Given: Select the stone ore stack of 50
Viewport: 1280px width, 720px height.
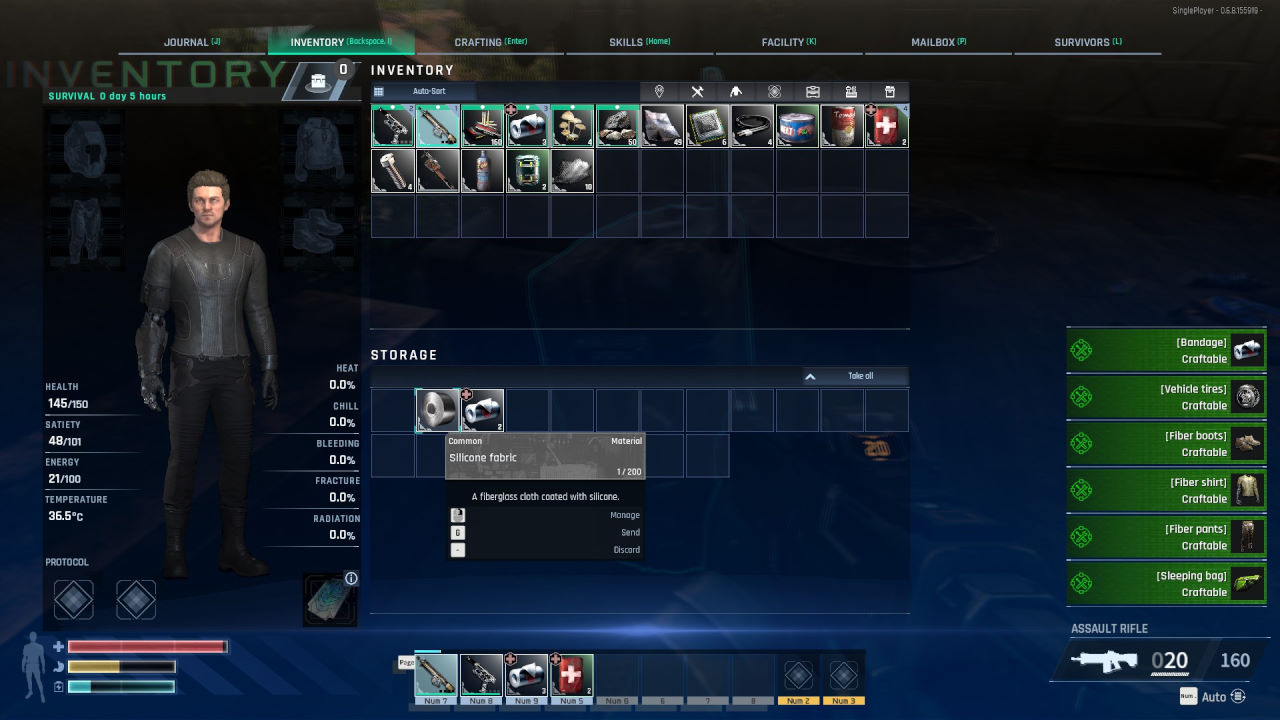Looking at the screenshot, I should pyautogui.click(x=617, y=126).
